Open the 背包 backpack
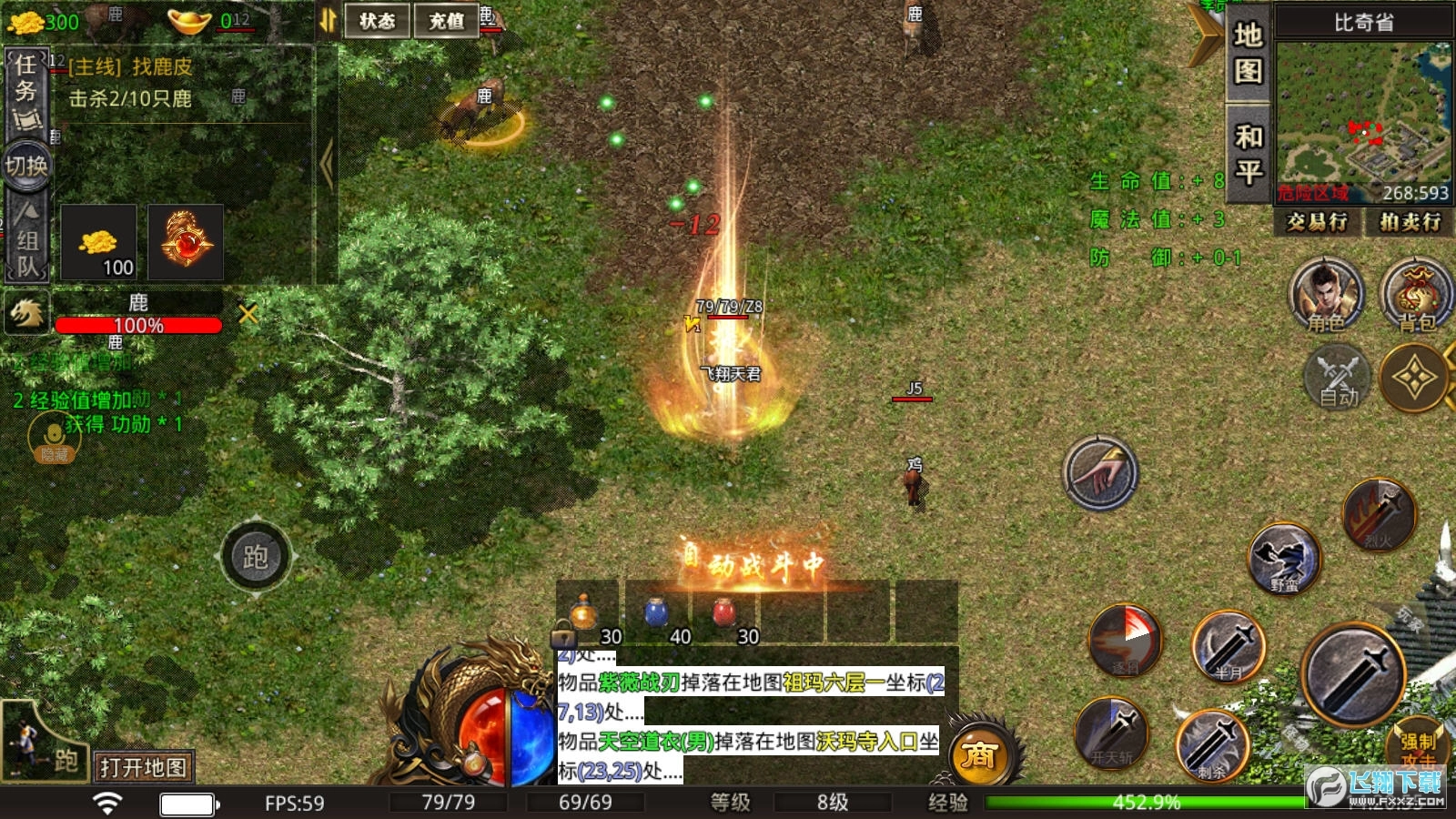 [1415, 295]
